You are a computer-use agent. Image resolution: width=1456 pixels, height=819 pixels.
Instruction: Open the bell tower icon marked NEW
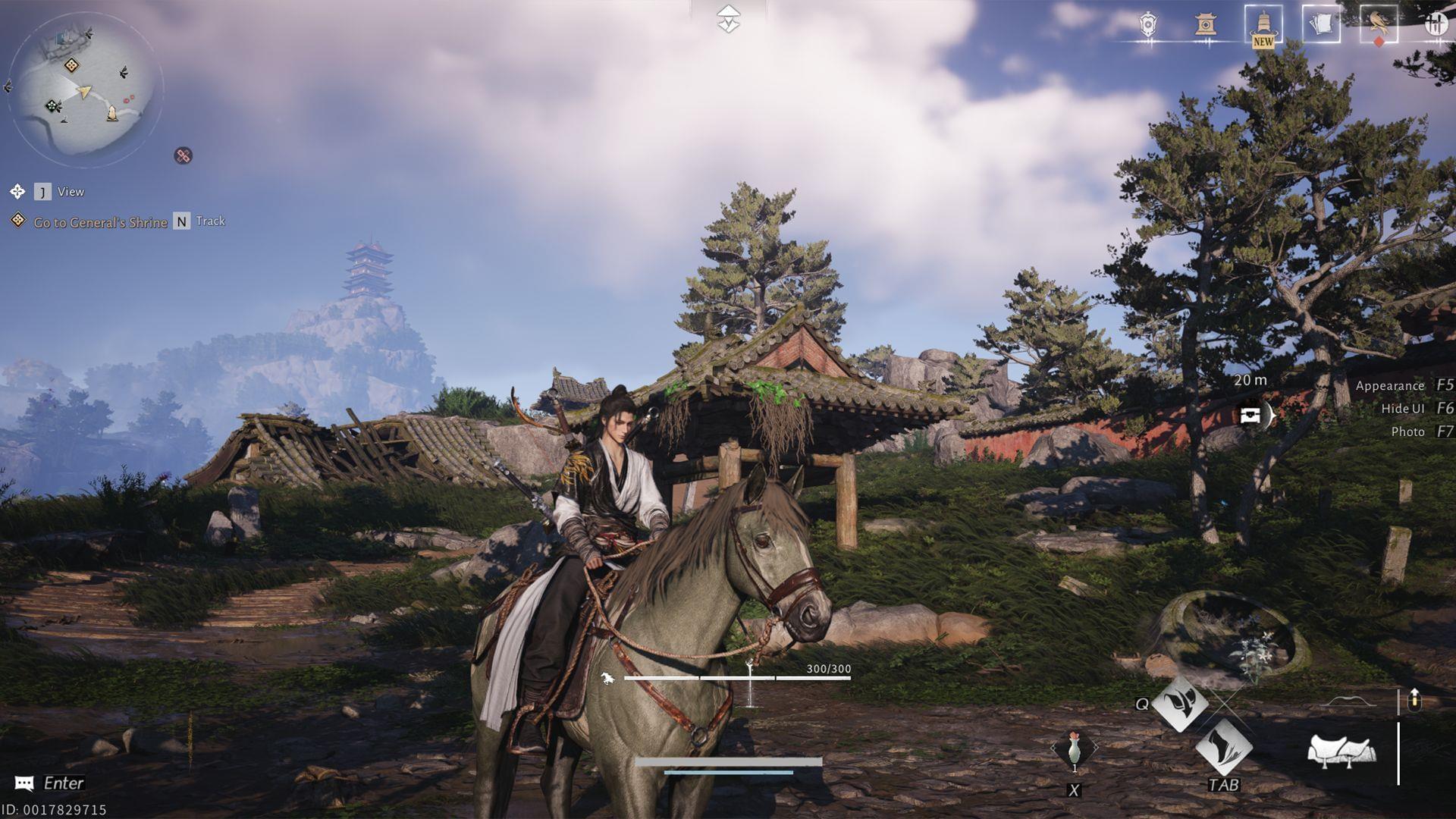(1263, 23)
